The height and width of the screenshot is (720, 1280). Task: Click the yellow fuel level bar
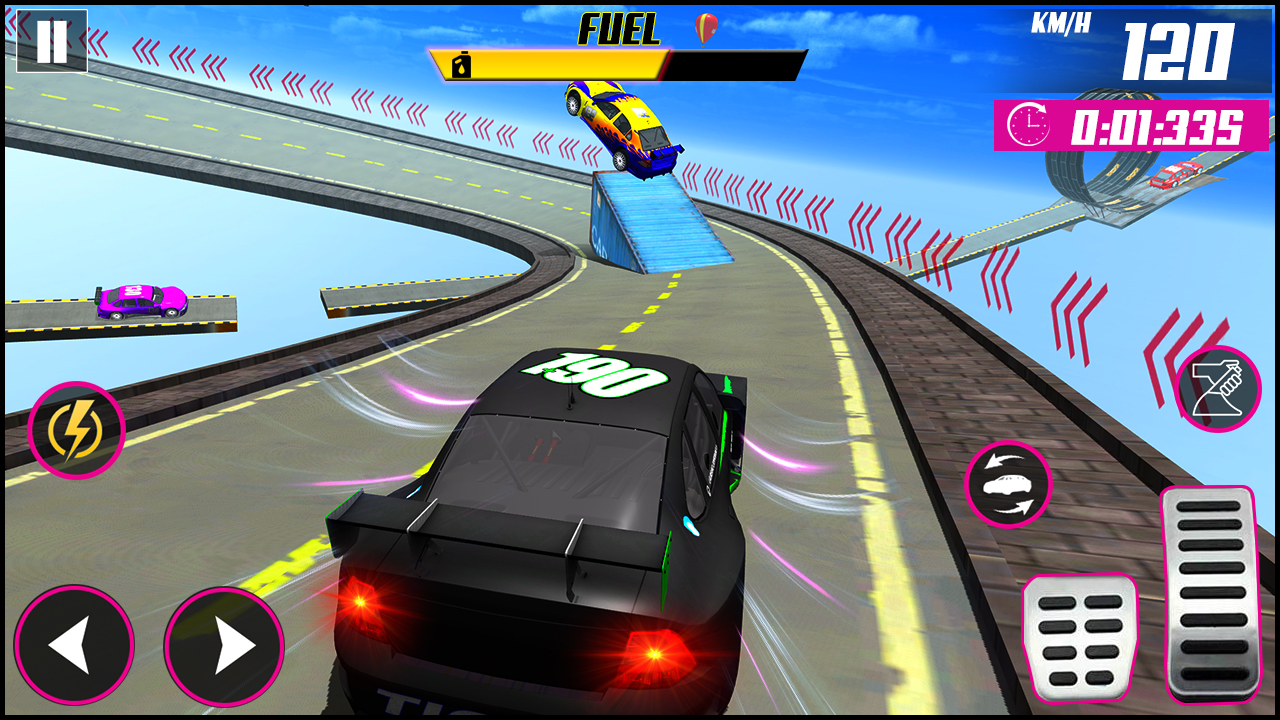[550, 63]
